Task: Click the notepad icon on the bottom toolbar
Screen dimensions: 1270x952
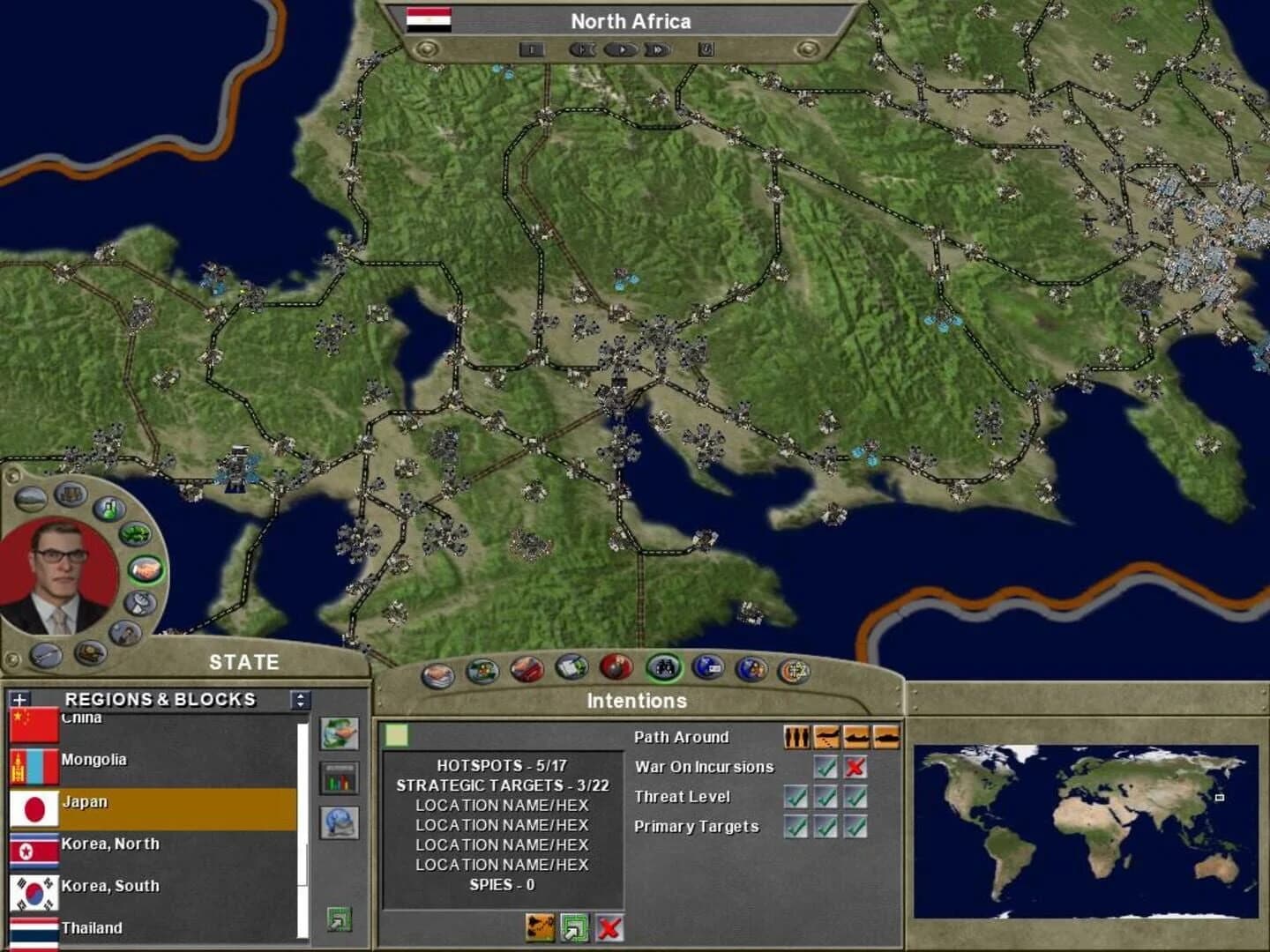Action: (570, 669)
